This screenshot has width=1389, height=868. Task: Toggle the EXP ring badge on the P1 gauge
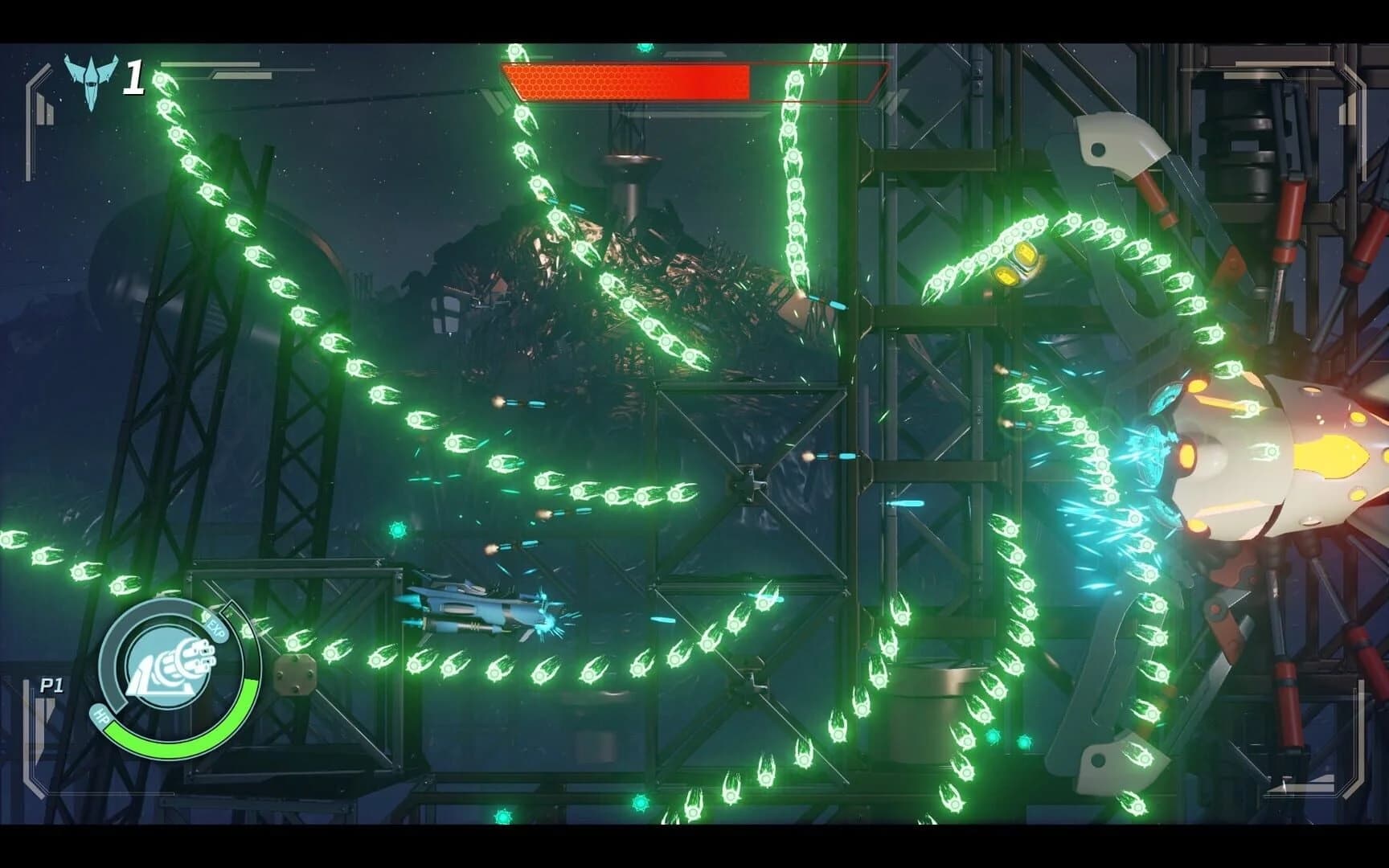coord(217,629)
